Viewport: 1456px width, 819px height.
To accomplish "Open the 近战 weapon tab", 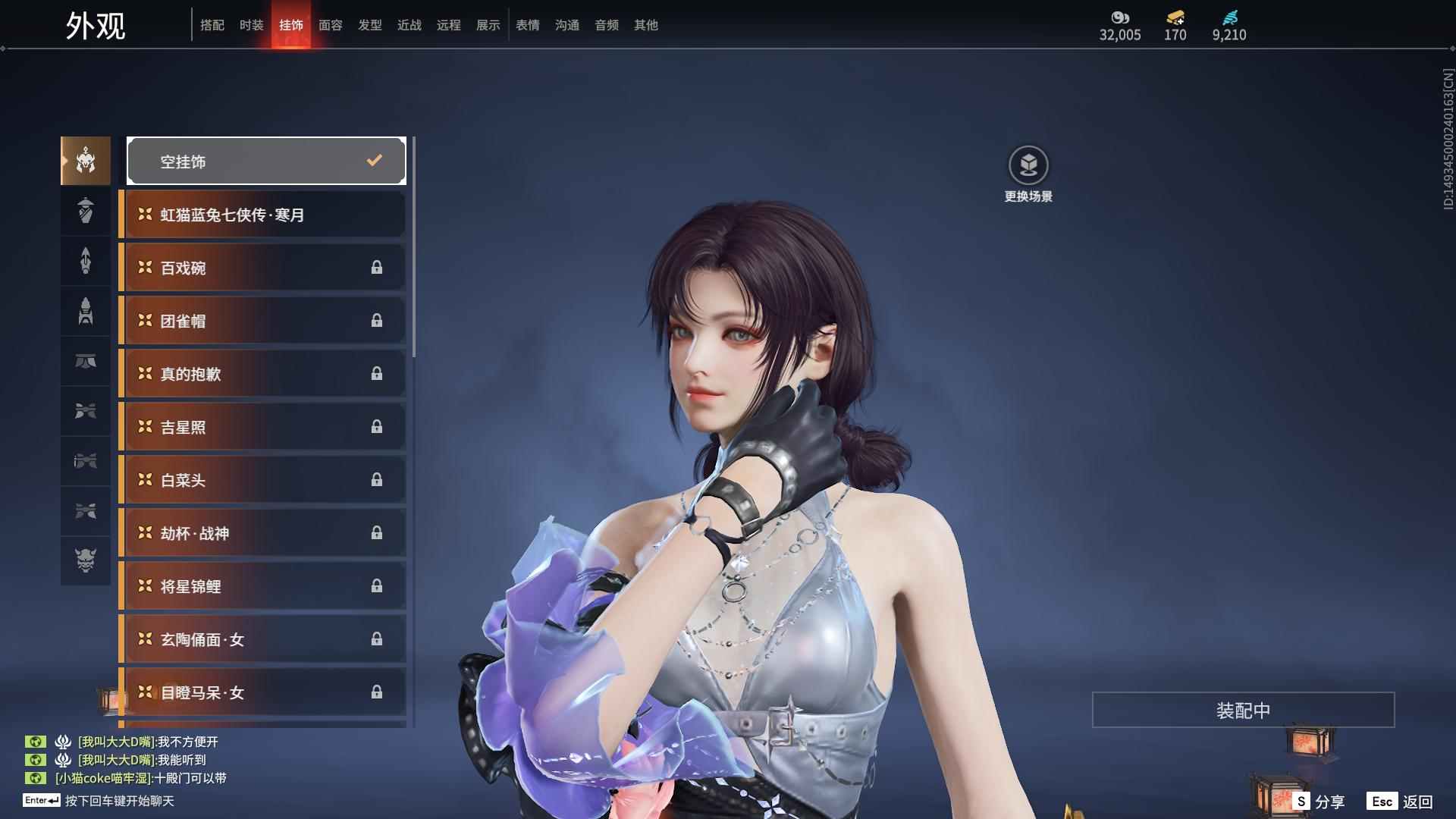I will (x=409, y=25).
